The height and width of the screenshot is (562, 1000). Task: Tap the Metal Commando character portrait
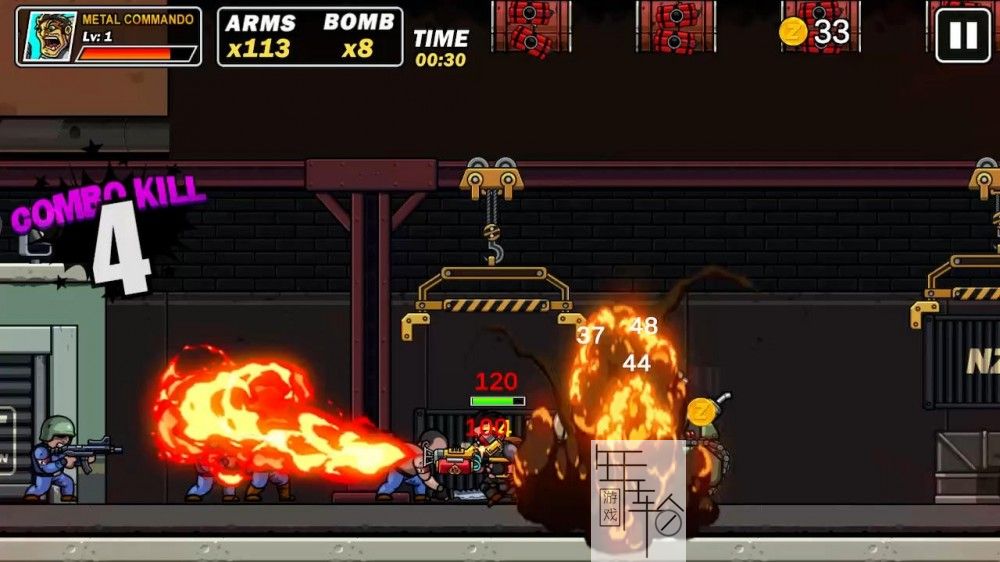(x=47, y=37)
